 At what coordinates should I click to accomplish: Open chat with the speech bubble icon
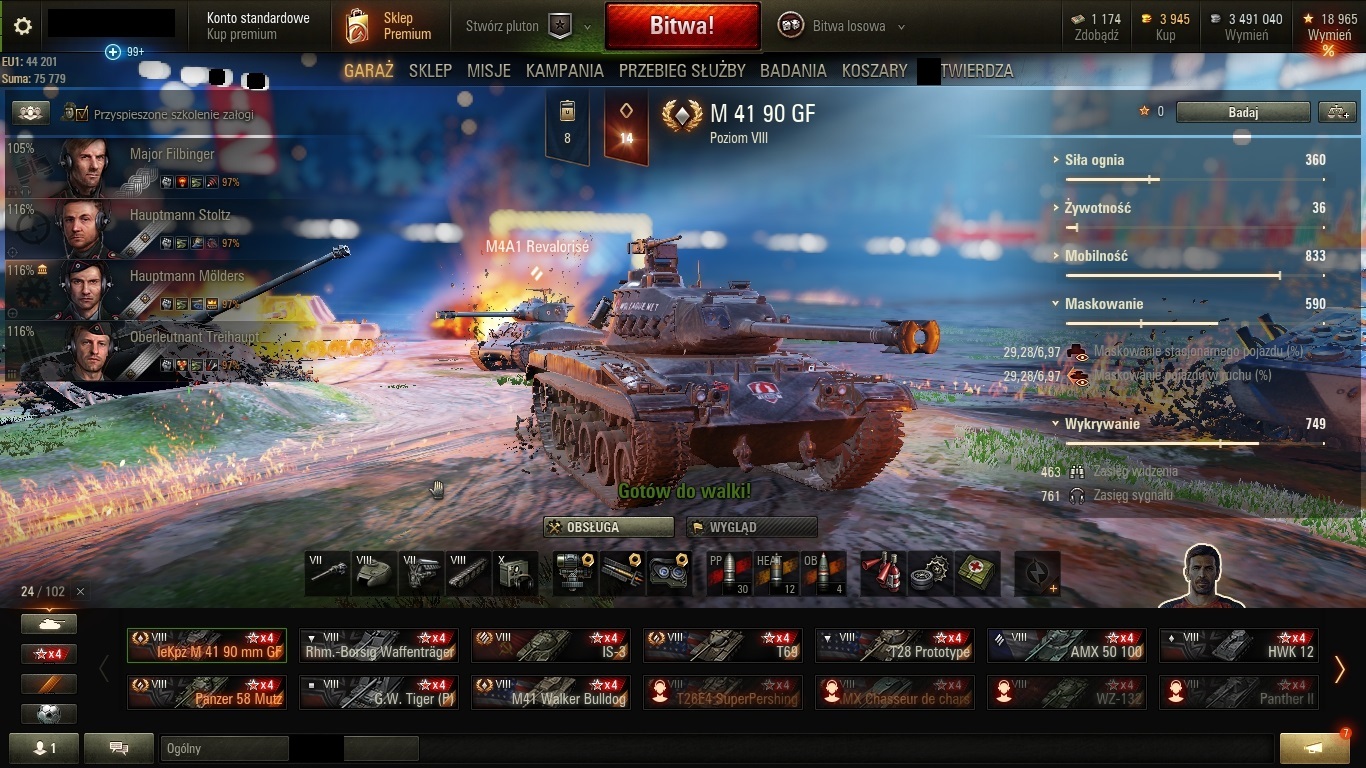coord(118,747)
